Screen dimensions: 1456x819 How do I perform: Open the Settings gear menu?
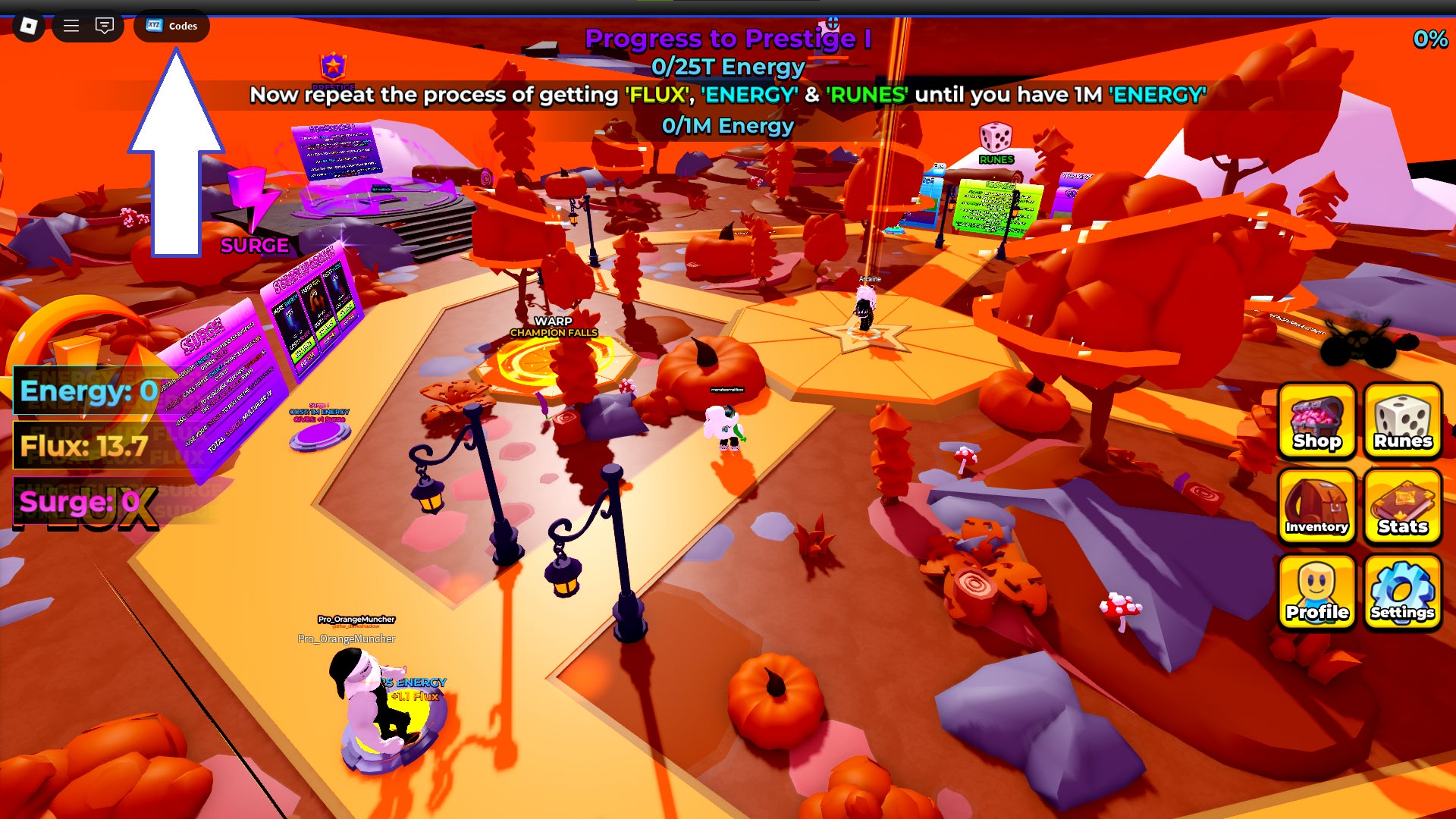1402,591
